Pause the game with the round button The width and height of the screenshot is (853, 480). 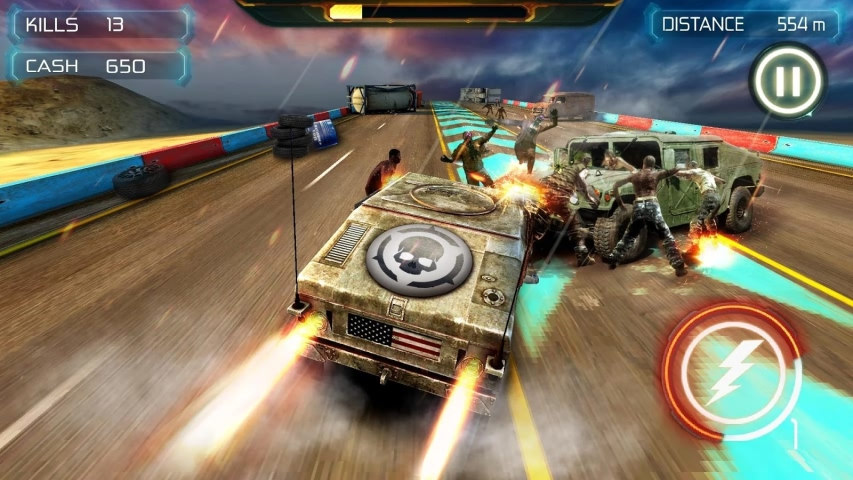coord(787,81)
